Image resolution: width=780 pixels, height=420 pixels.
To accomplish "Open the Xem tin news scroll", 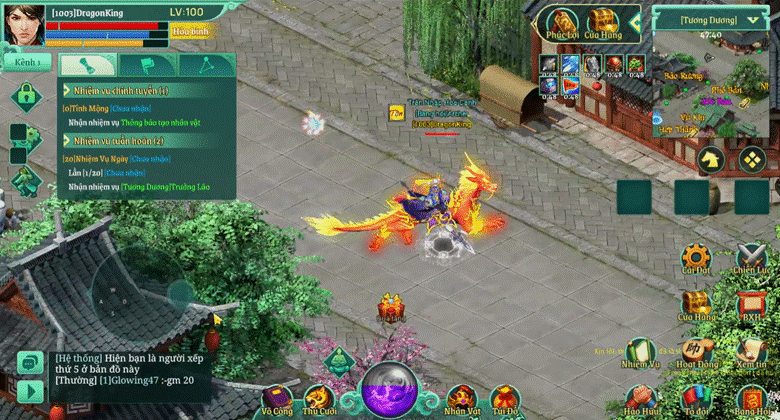I will click(750, 352).
